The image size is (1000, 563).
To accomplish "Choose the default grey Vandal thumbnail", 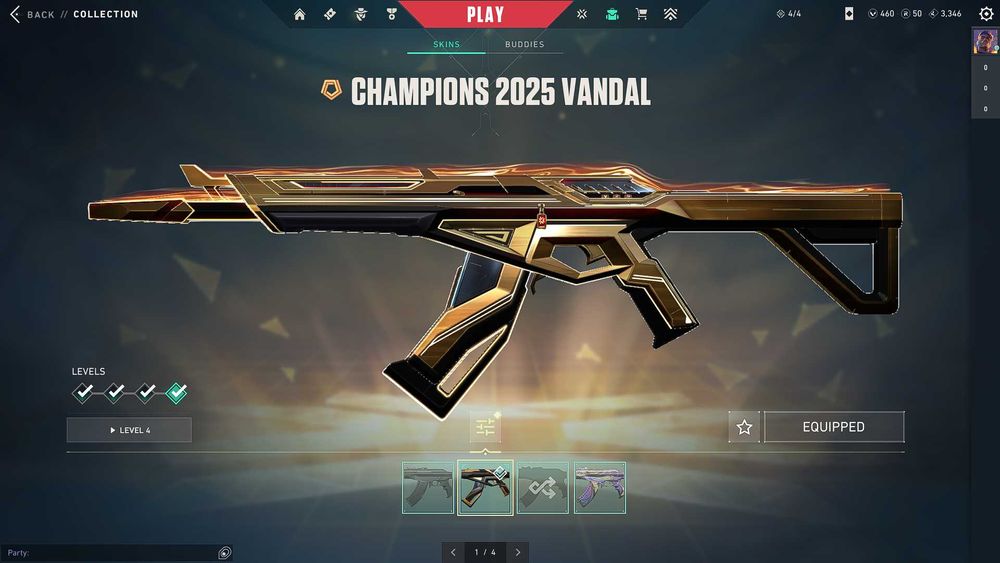I will (428, 487).
